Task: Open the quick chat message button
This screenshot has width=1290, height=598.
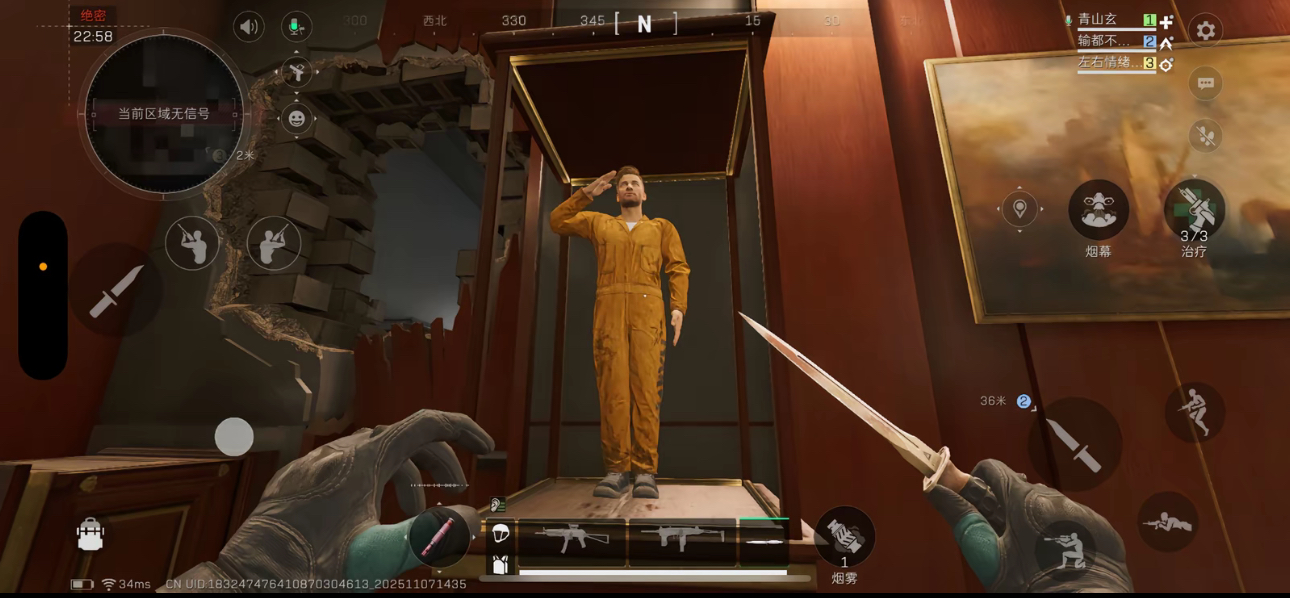Action: pos(1205,83)
